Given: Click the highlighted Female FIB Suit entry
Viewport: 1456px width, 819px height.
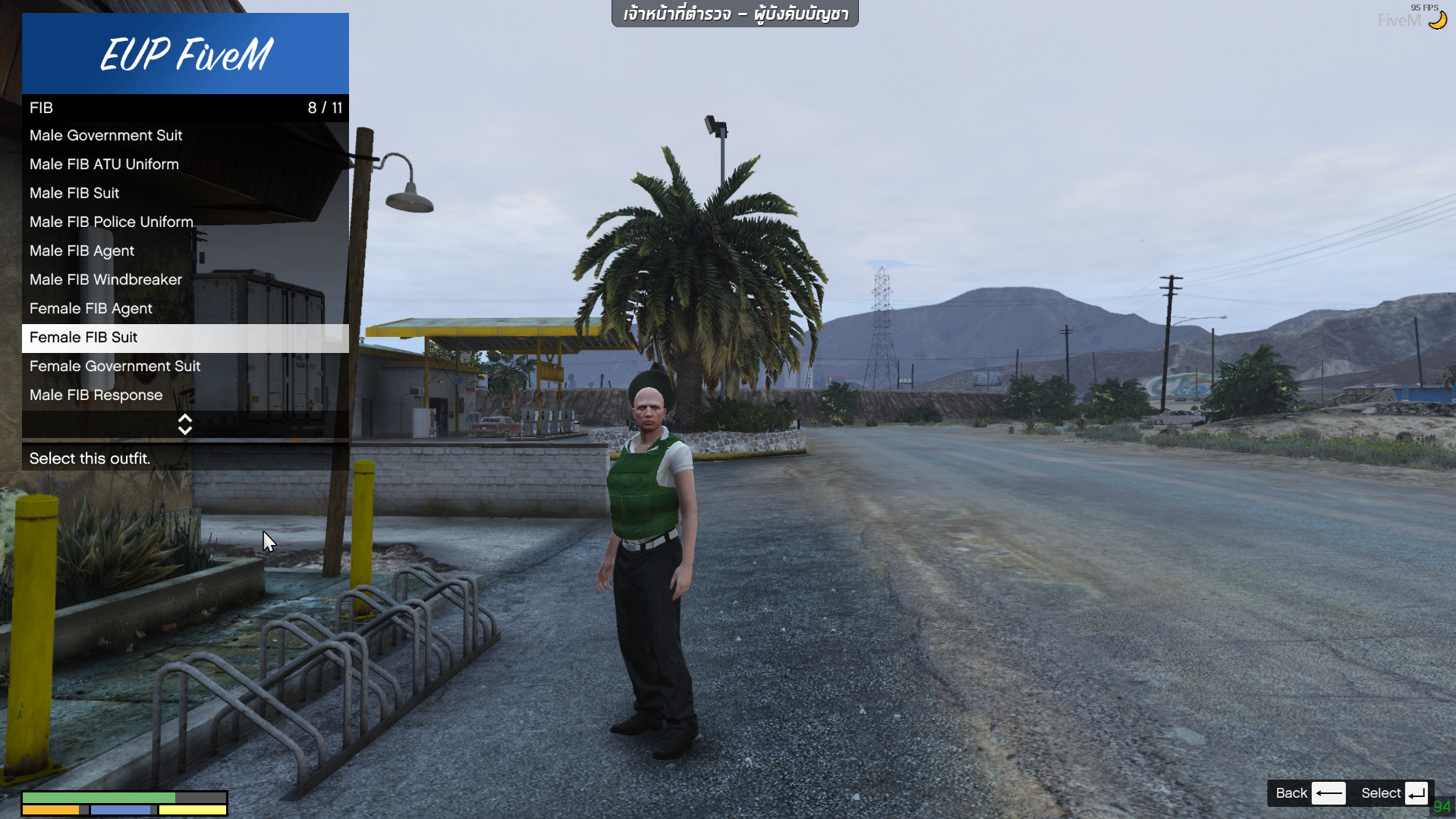Looking at the screenshot, I should point(83,337).
